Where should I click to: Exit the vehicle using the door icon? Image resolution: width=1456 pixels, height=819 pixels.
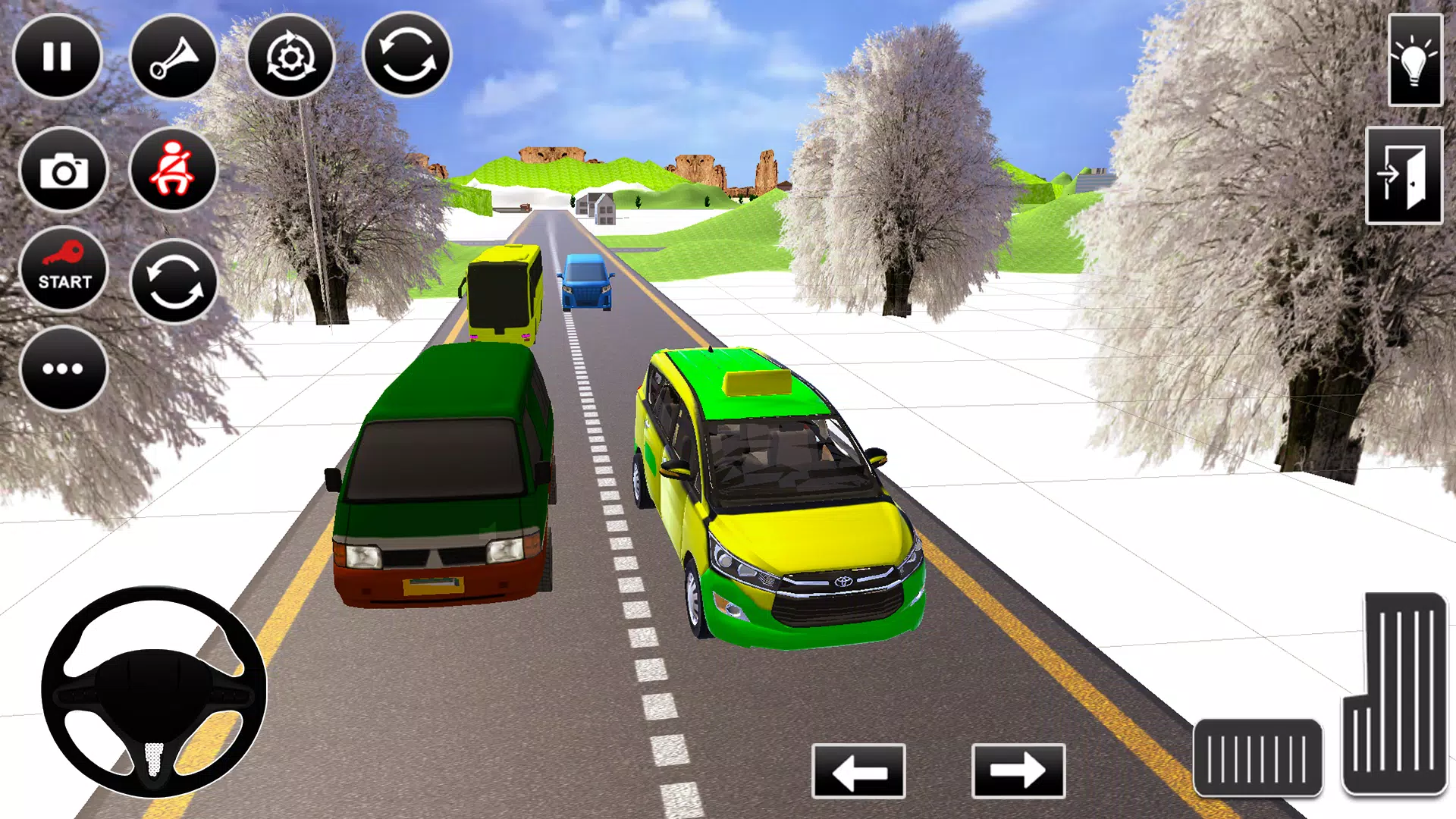tap(1404, 176)
